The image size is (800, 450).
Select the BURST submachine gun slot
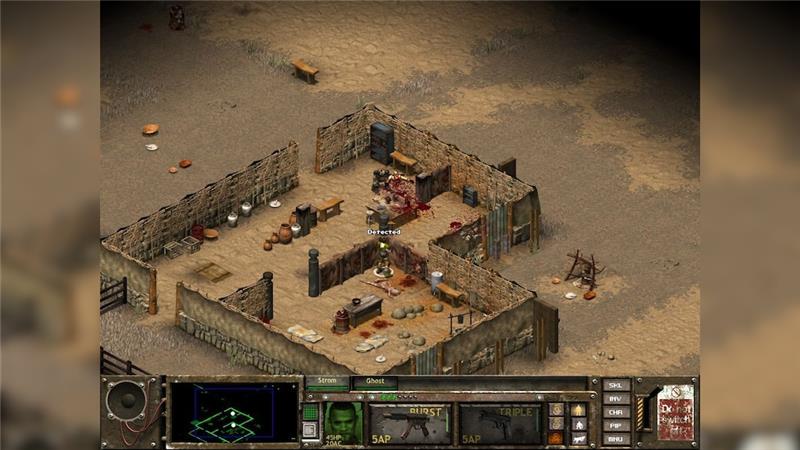click(410, 423)
